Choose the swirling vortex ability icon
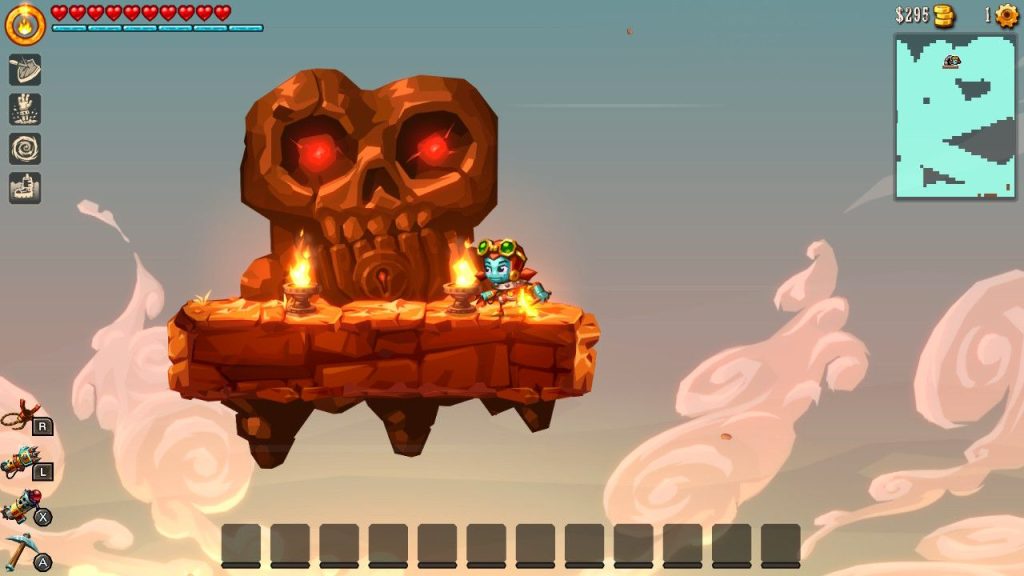Screen dimensions: 1024x576 tap(25, 148)
